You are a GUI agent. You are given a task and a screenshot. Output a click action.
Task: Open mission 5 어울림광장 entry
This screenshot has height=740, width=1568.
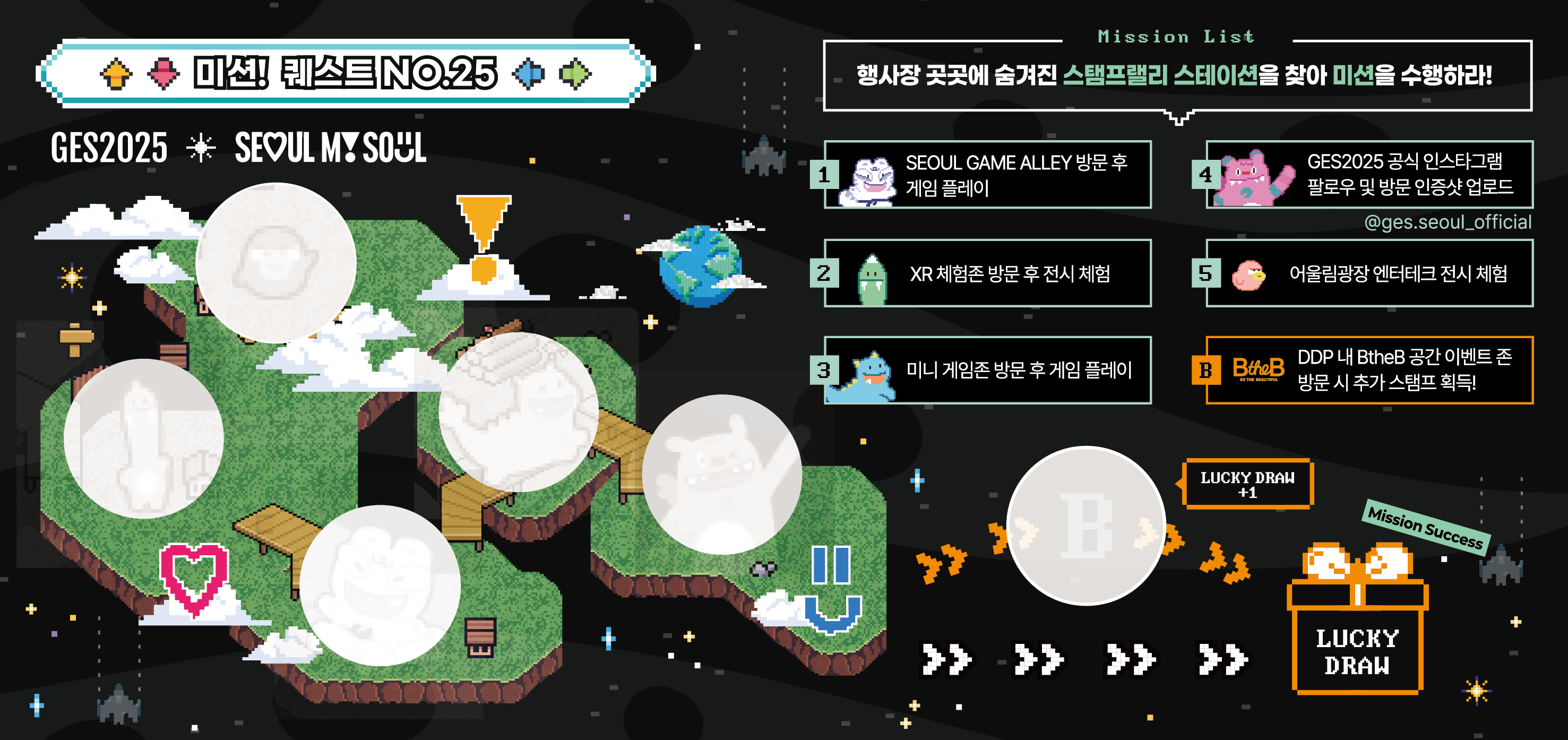click(1369, 273)
